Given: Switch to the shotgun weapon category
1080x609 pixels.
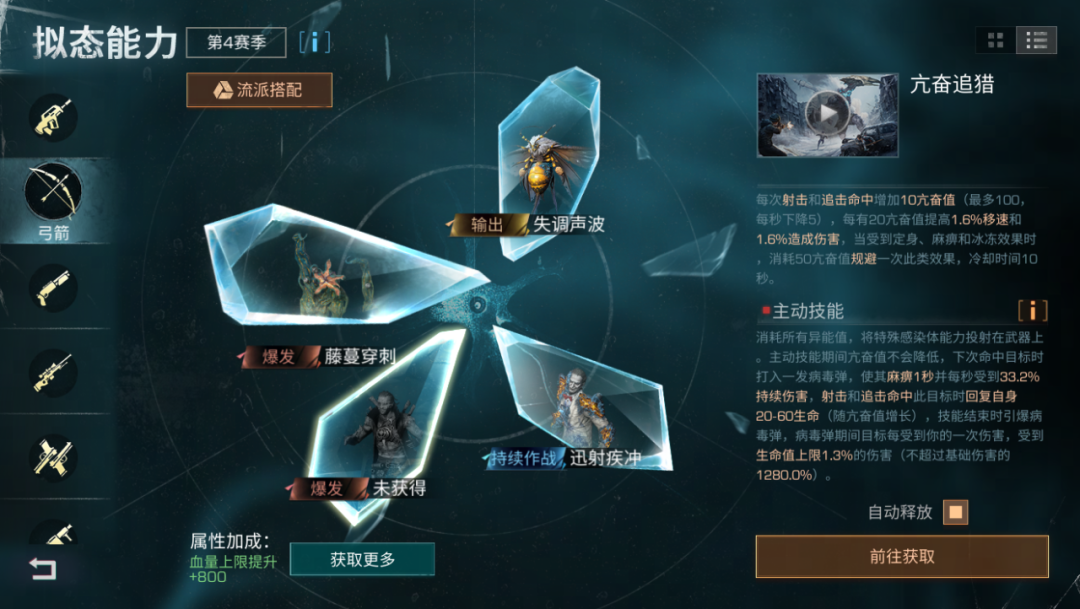Looking at the screenshot, I should click(x=53, y=286).
